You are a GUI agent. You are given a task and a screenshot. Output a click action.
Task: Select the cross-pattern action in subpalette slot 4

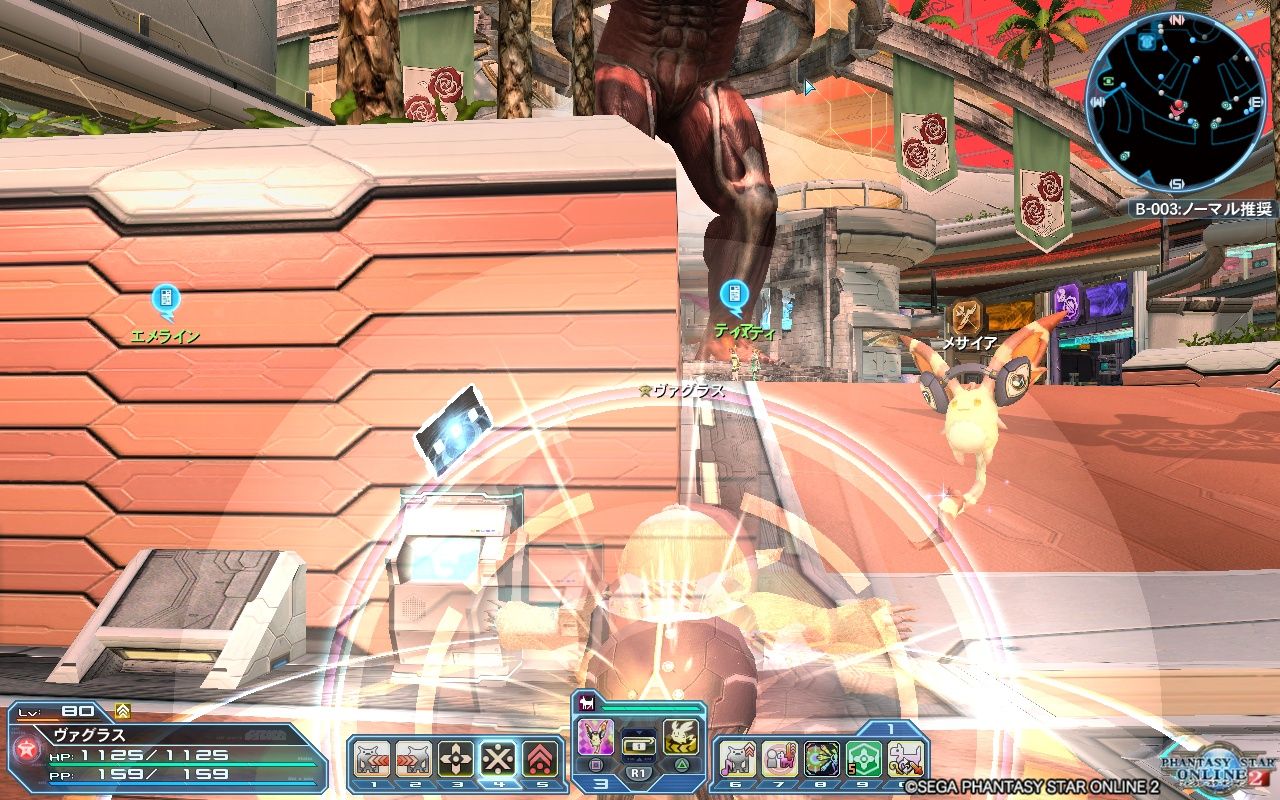[500, 759]
